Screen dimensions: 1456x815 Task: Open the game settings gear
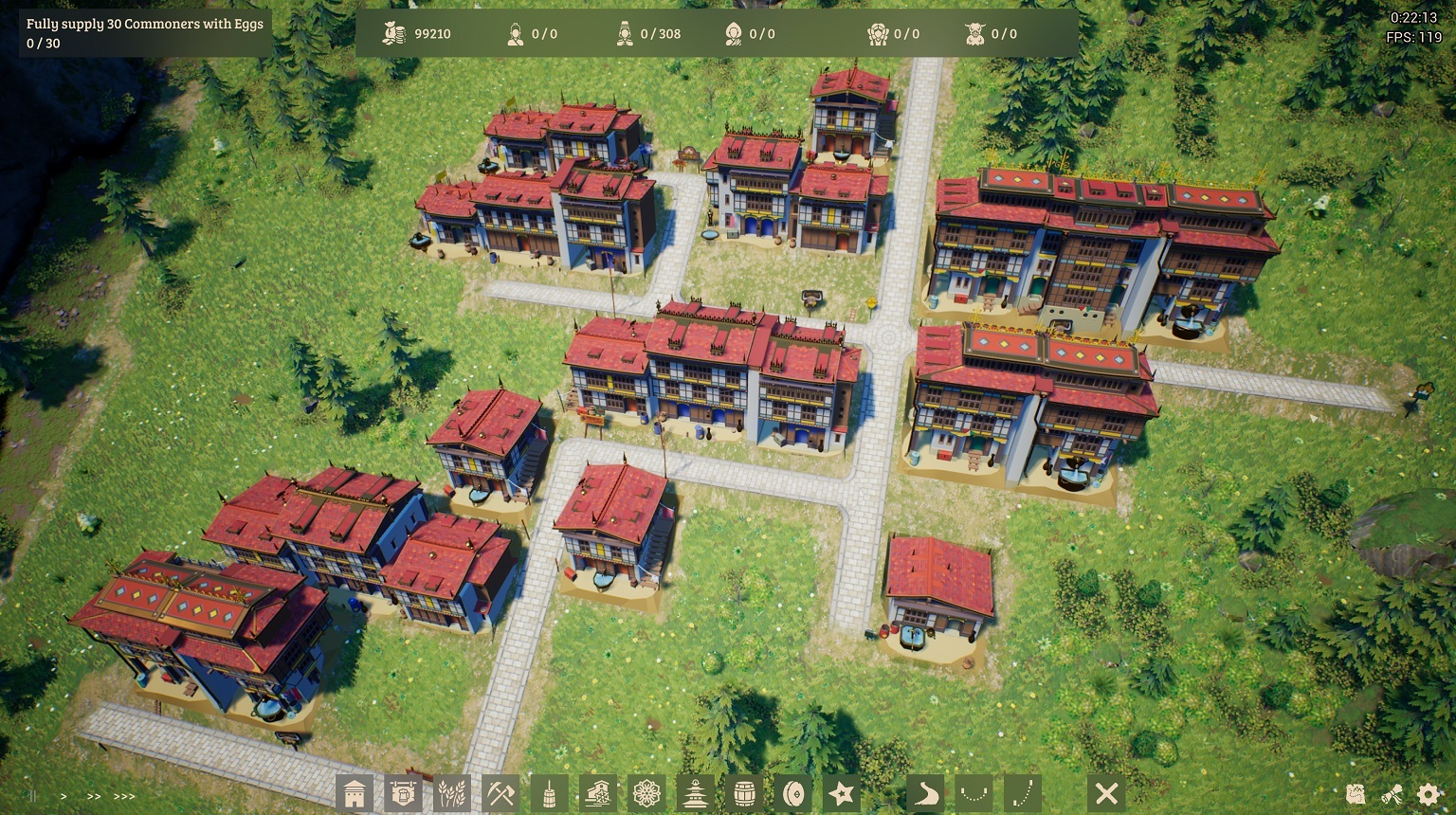pos(1427,794)
